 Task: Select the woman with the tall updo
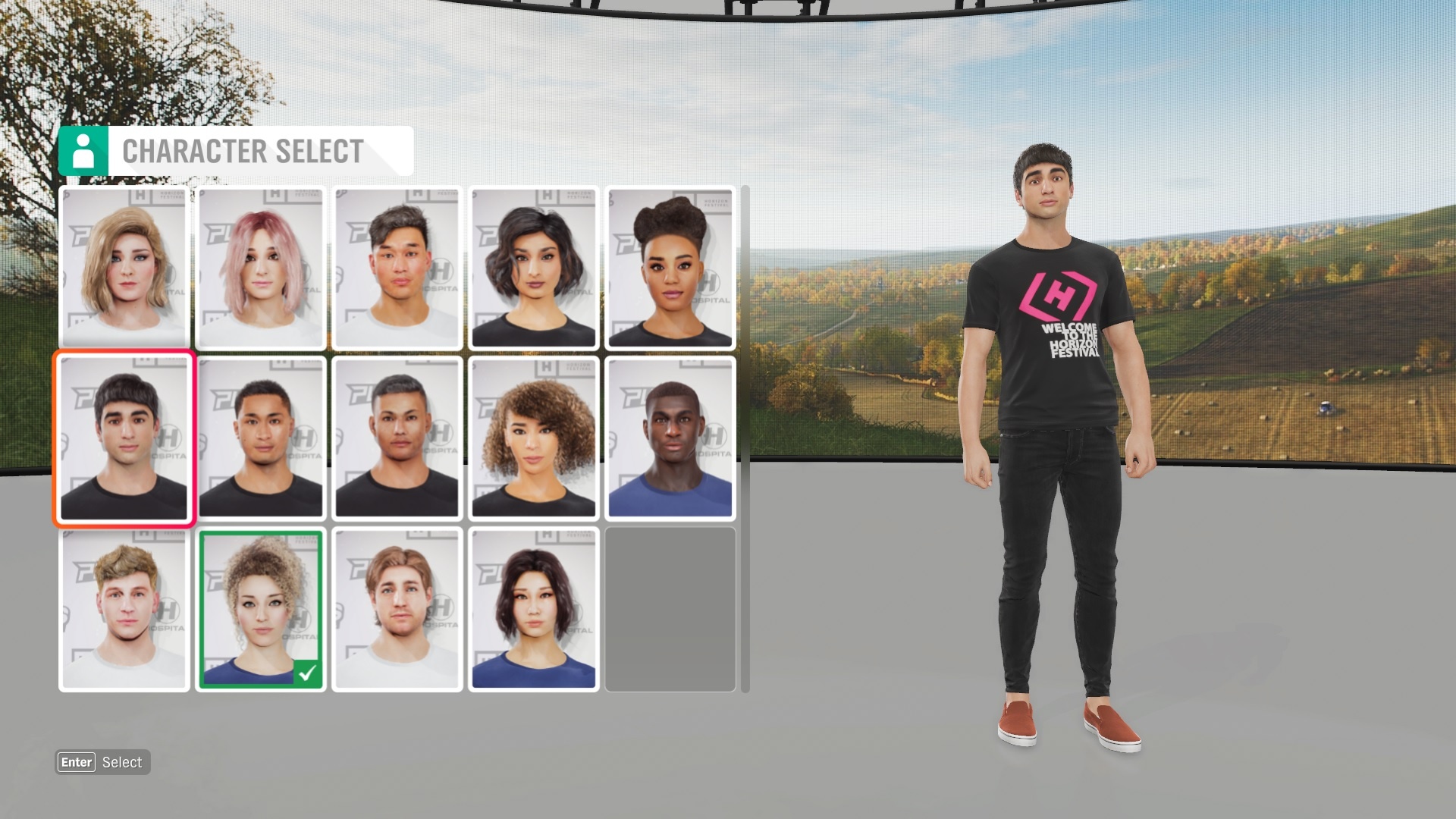pos(670,268)
